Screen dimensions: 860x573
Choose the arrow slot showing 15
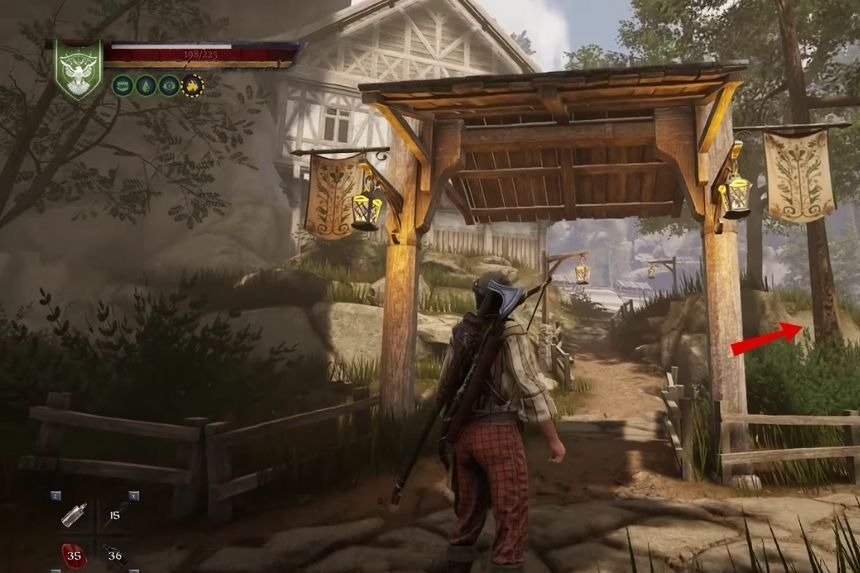tap(114, 514)
